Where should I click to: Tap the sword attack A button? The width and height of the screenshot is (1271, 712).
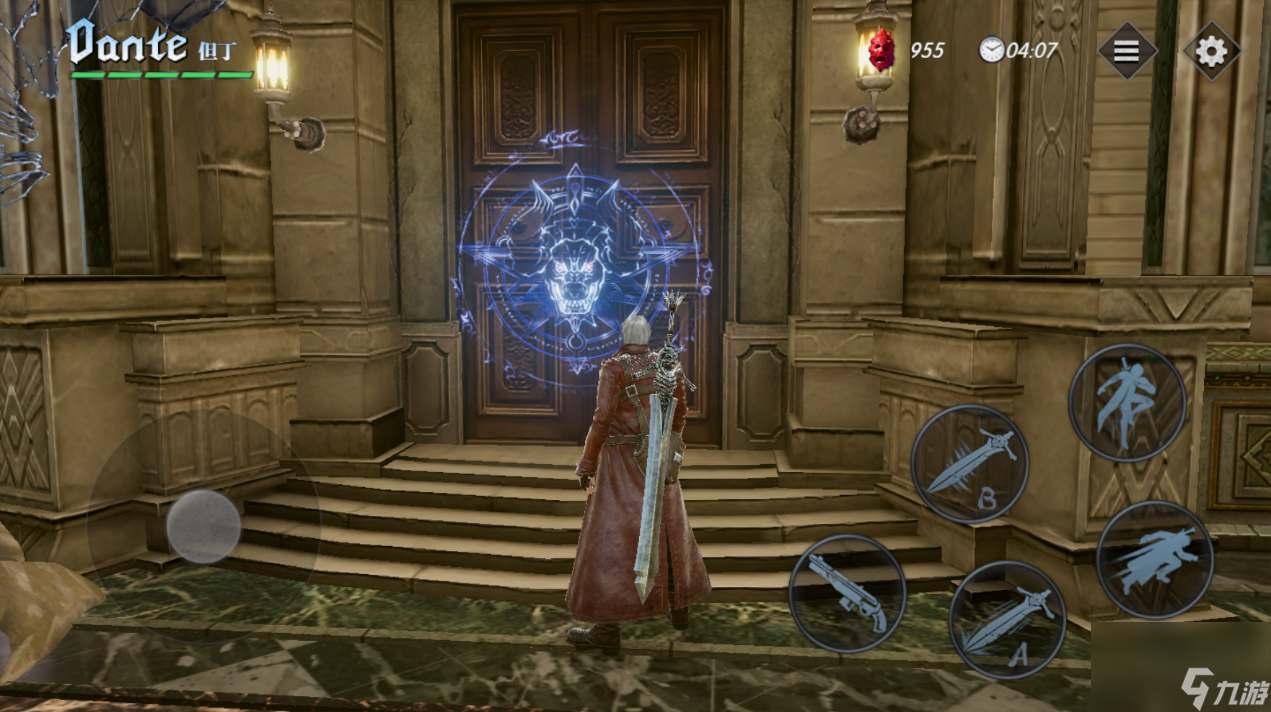click(x=1007, y=620)
